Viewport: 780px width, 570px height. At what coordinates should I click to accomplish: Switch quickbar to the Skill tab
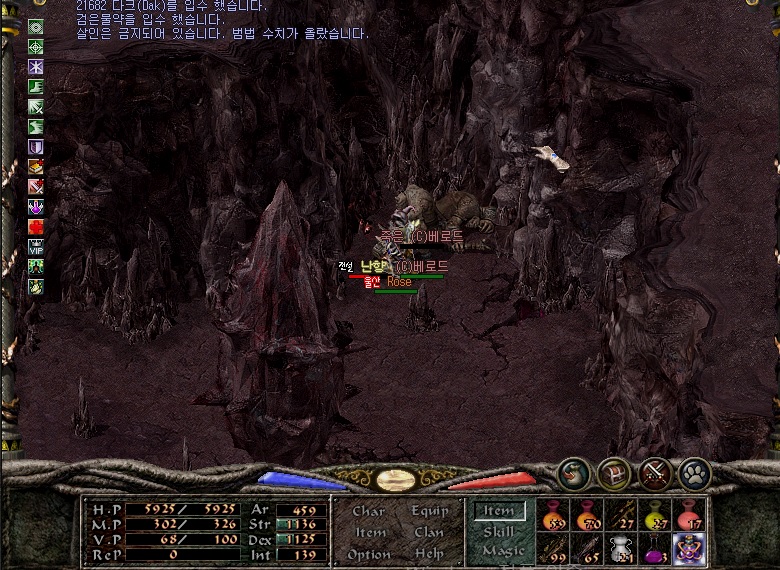pyautogui.click(x=498, y=532)
